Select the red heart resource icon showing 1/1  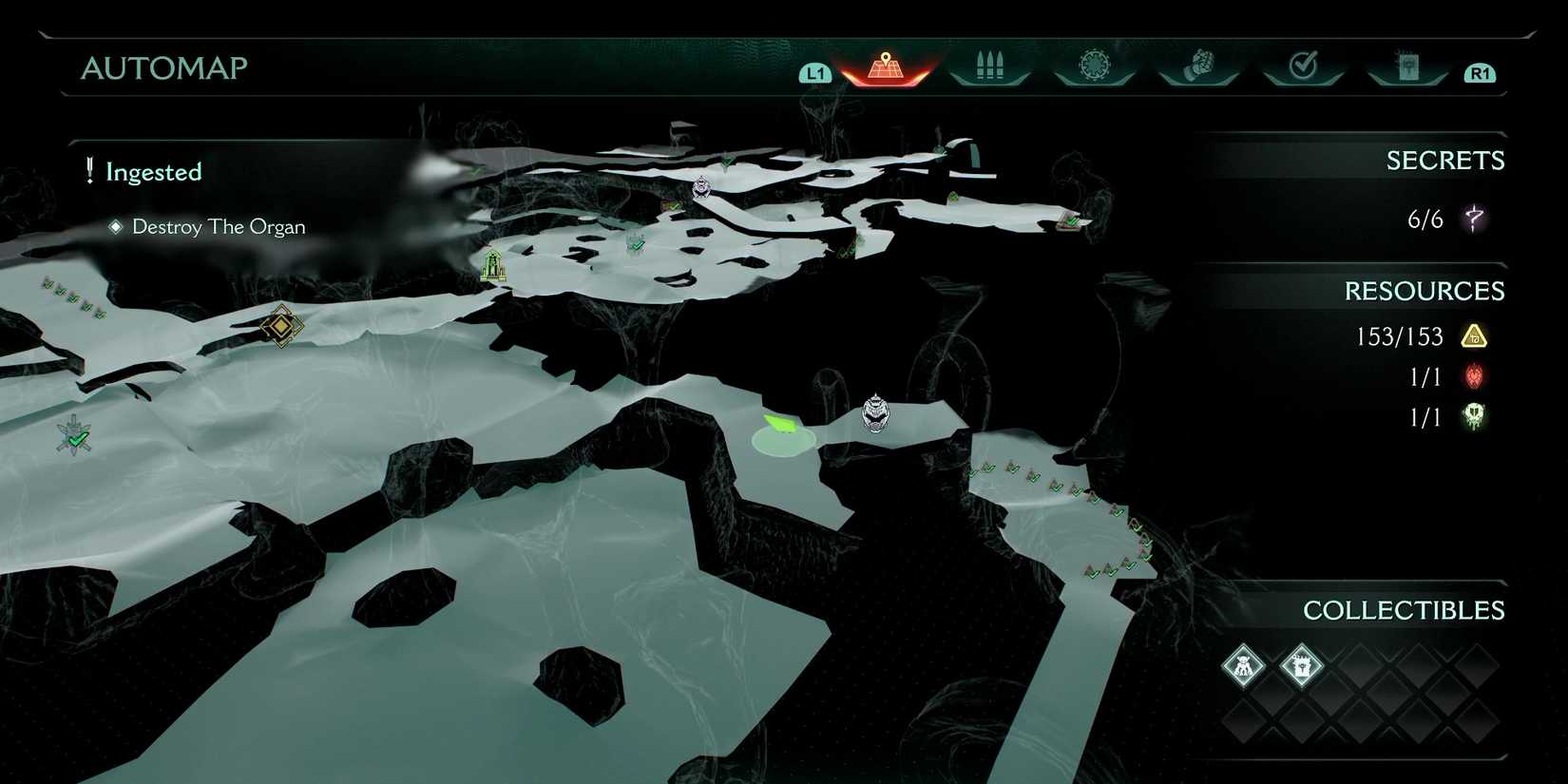click(1472, 377)
